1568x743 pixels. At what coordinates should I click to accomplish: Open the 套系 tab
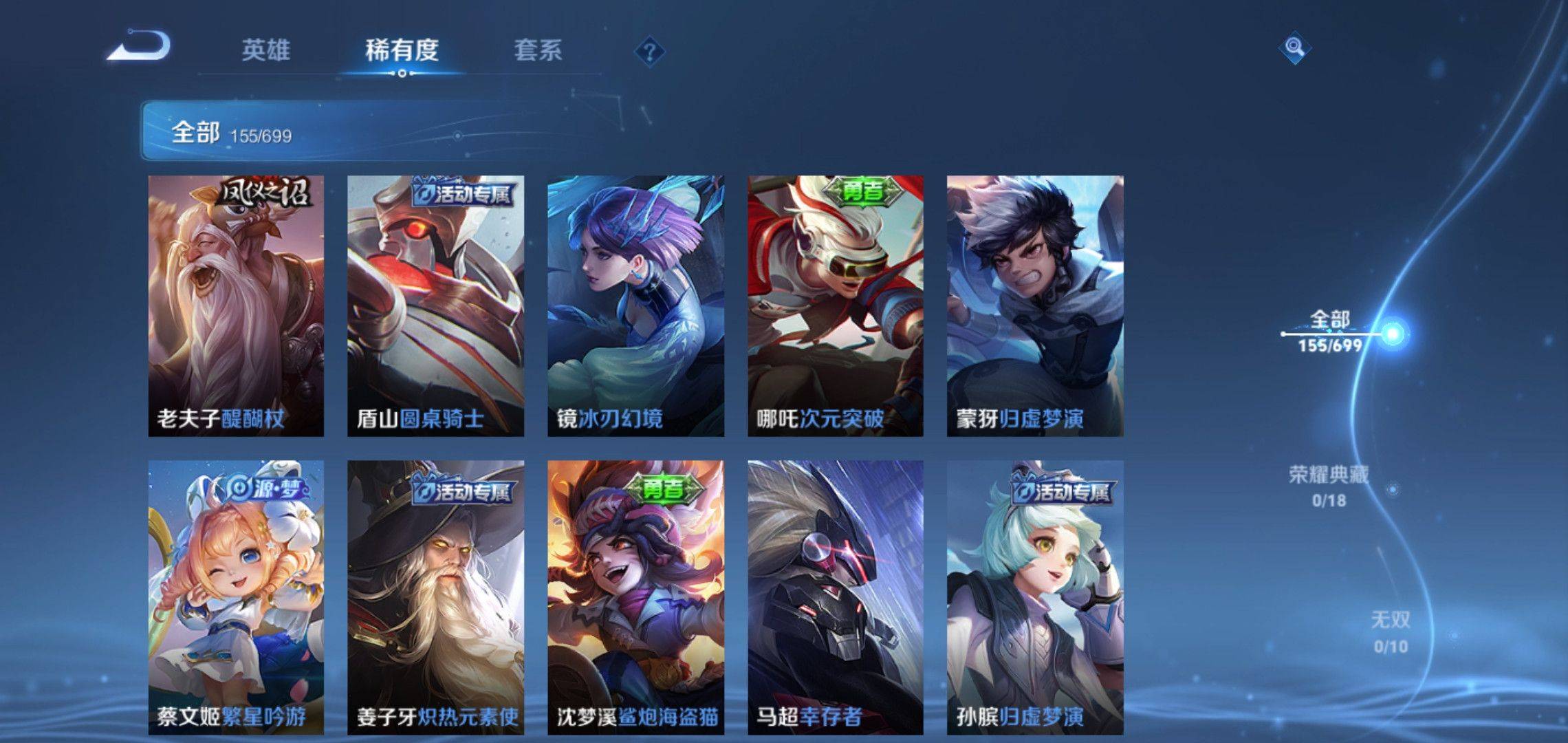coord(538,50)
